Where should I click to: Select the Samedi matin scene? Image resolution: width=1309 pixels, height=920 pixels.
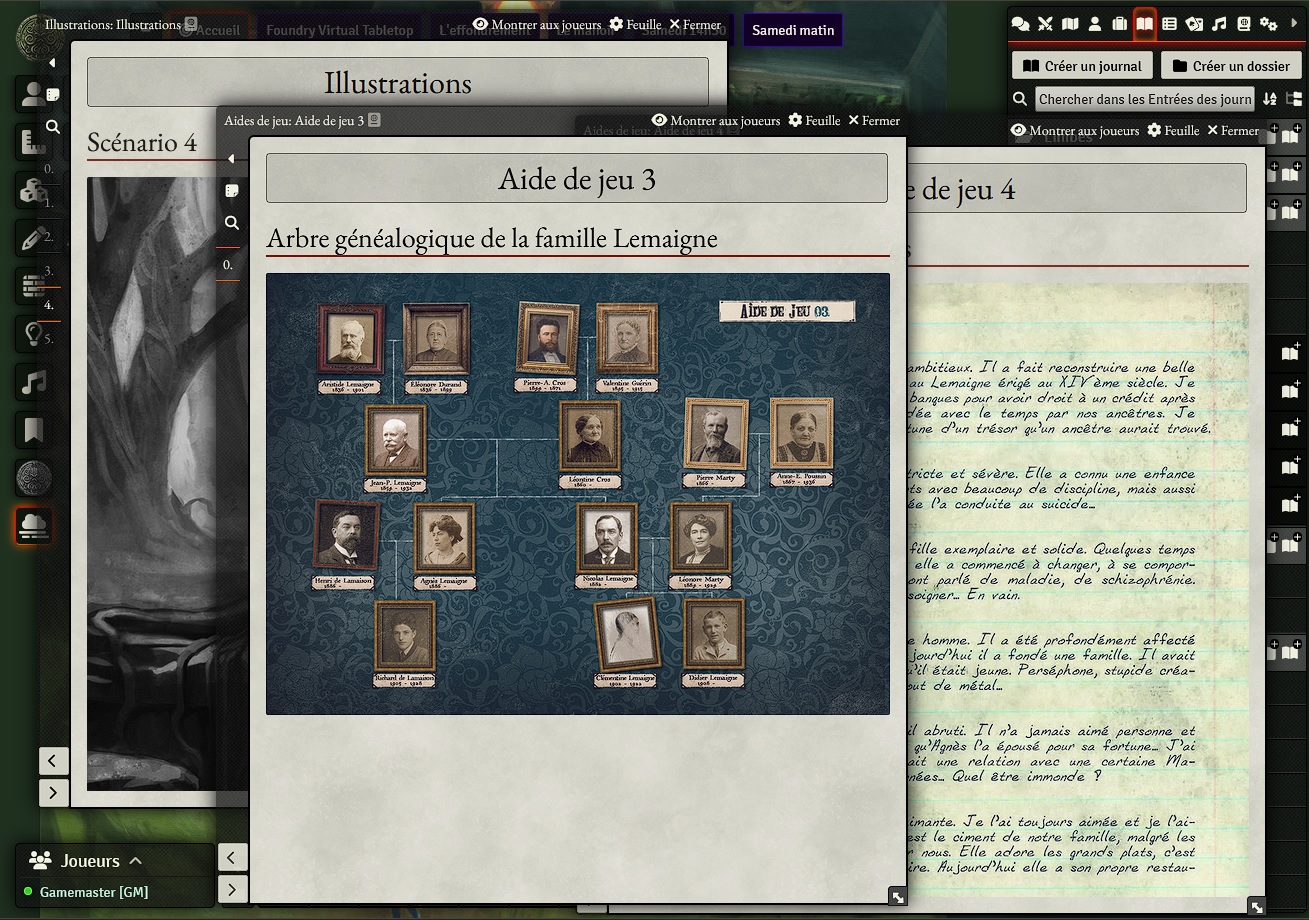pyautogui.click(x=793, y=30)
